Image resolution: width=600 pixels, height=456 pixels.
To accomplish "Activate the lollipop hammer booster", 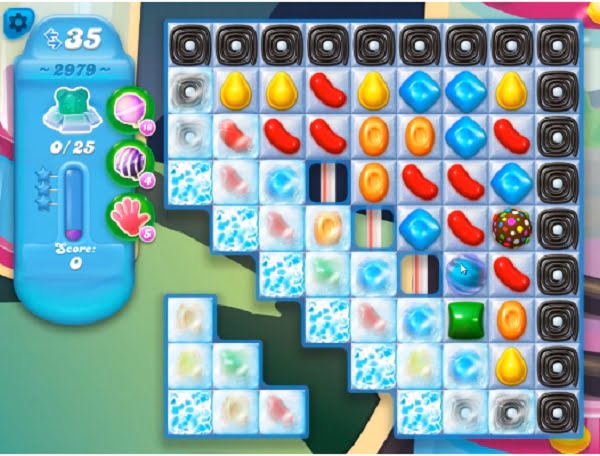I will point(128,108).
